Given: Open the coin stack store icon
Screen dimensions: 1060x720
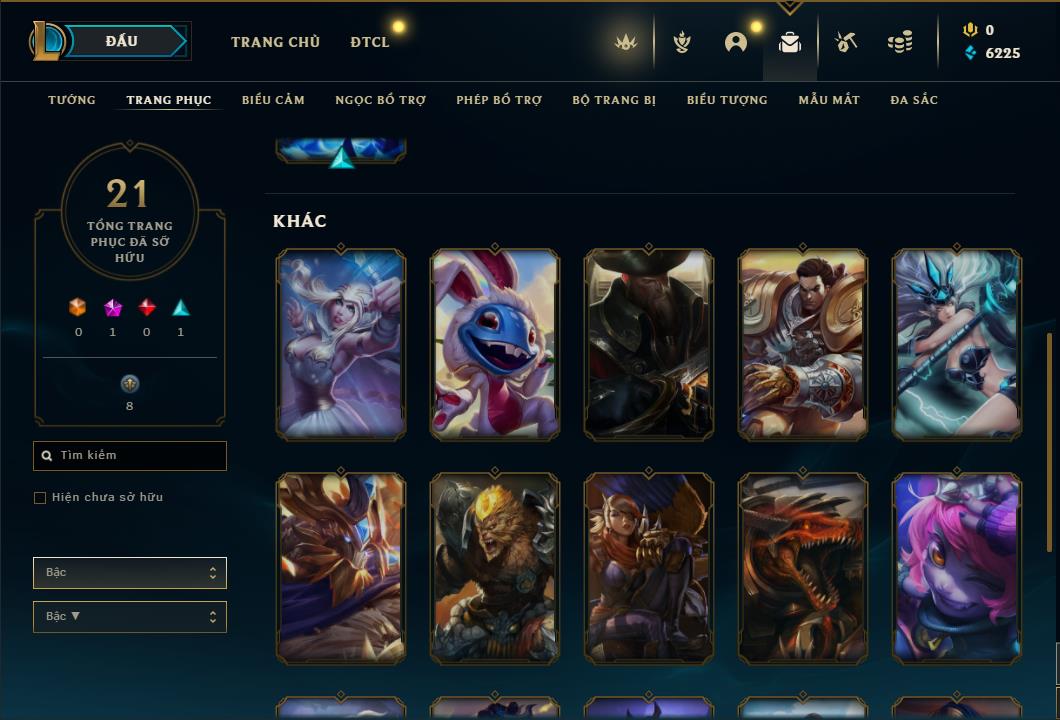Looking at the screenshot, I should [900, 42].
